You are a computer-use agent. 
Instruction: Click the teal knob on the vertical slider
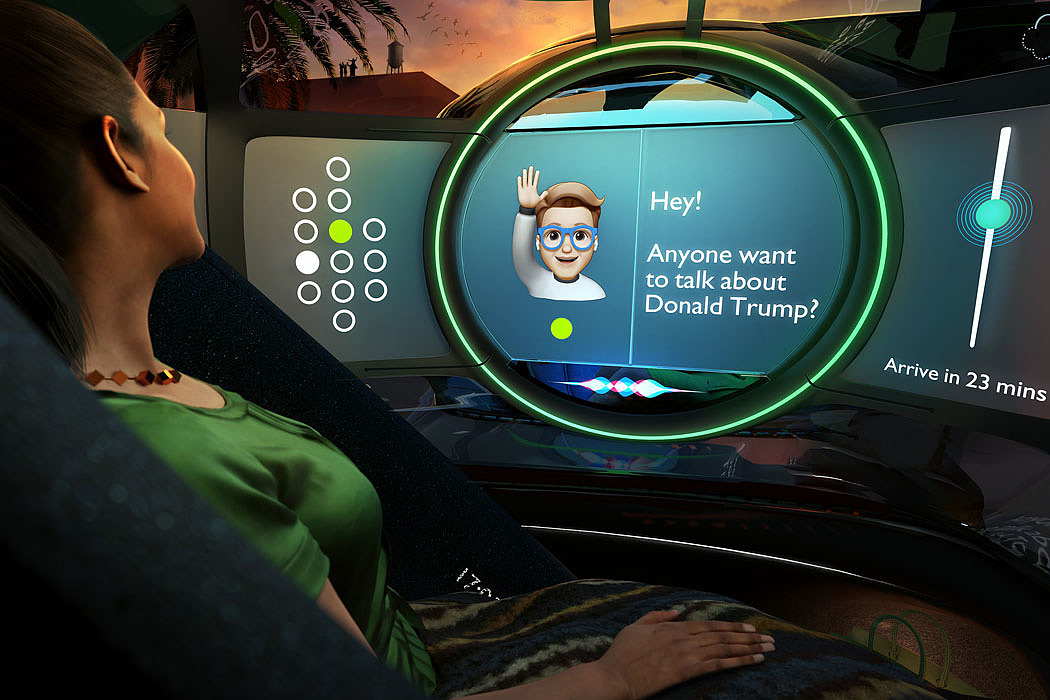click(993, 213)
